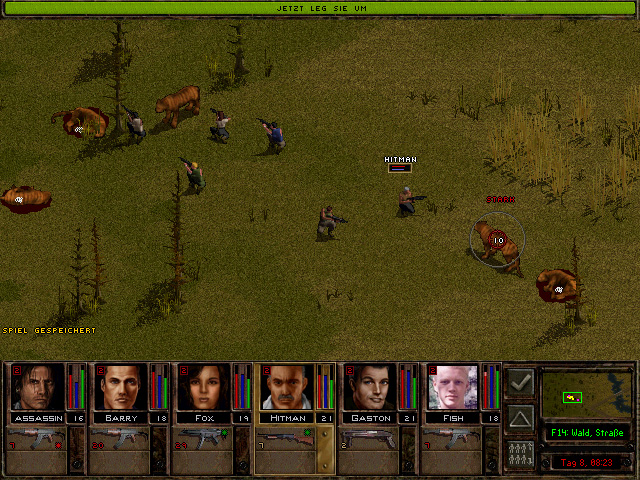Select Fish's portrait
The height and width of the screenshot is (480, 640).
pyautogui.click(x=455, y=387)
